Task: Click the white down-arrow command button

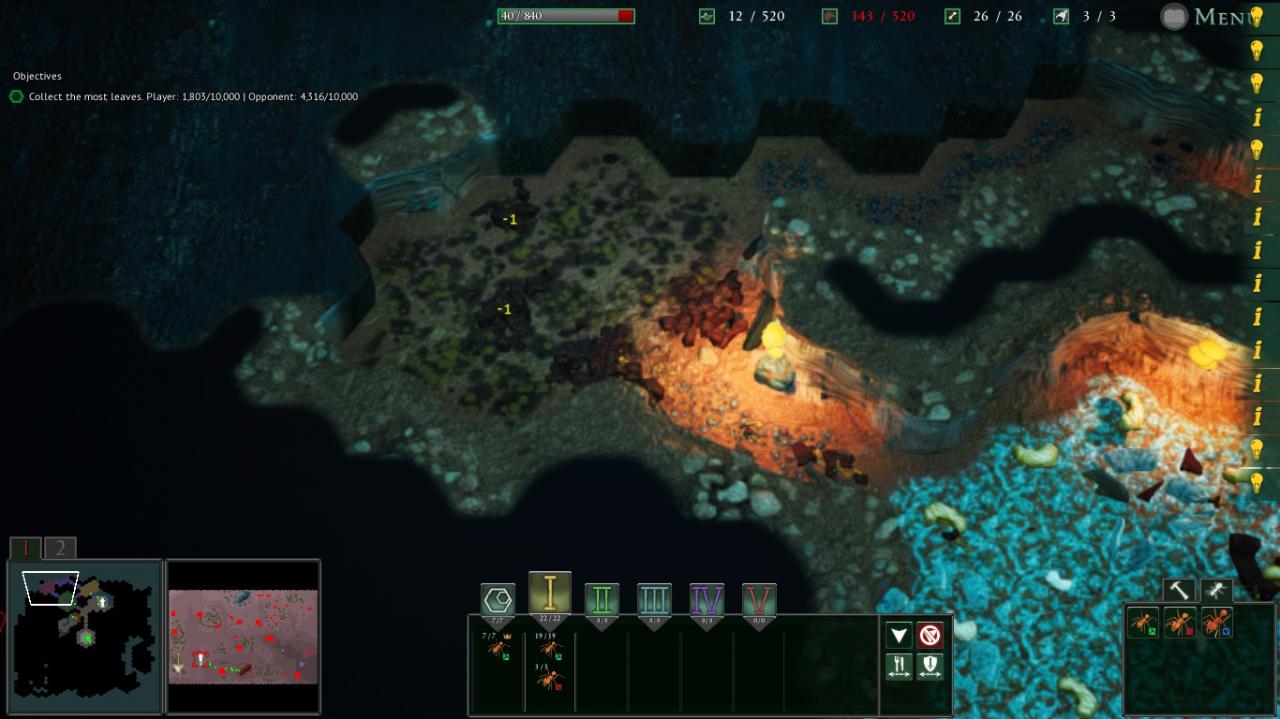Action: (899, 635)
